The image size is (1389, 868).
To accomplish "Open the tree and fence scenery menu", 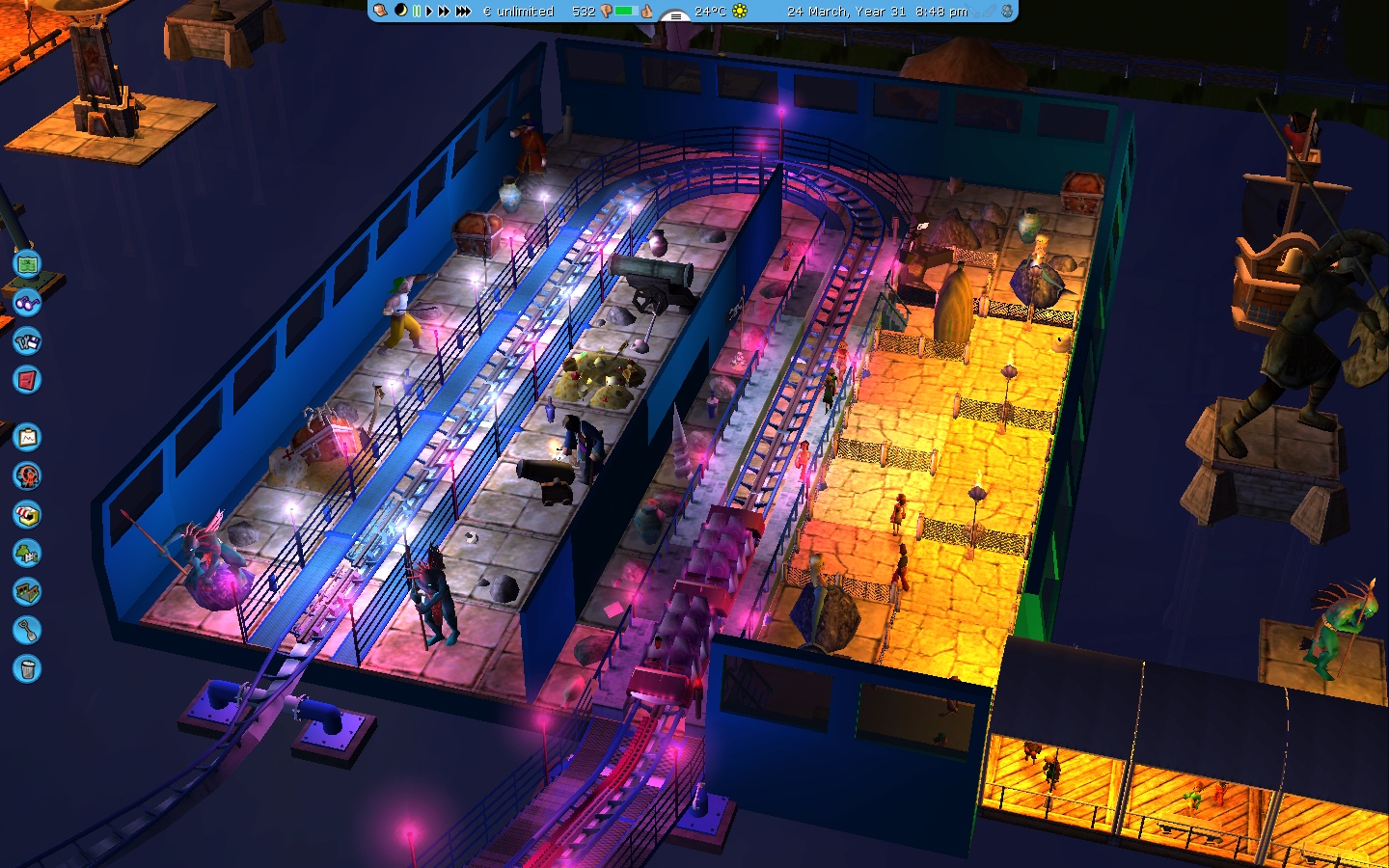I will click(x=27, y=554).
